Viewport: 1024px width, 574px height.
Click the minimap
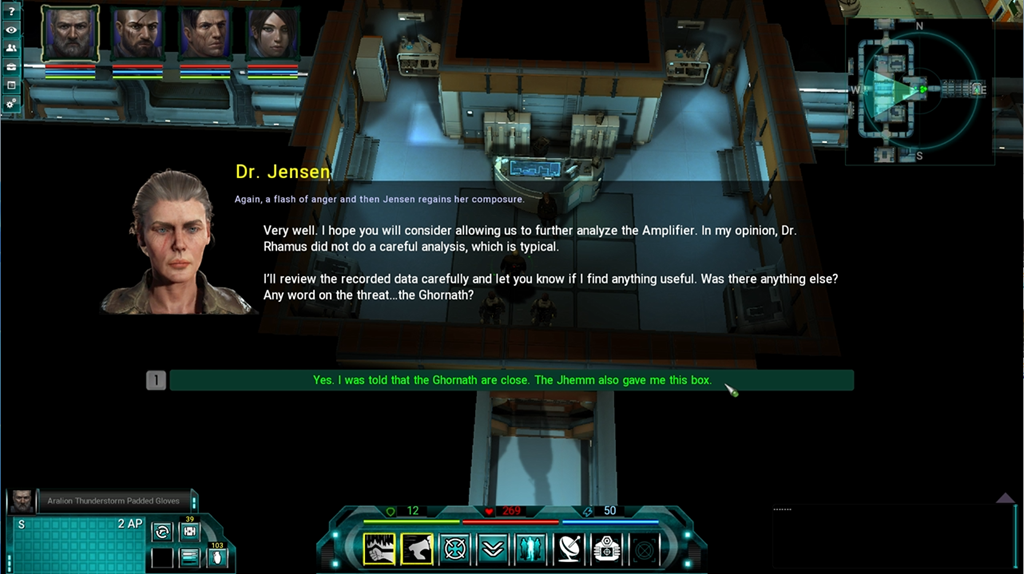918,91
